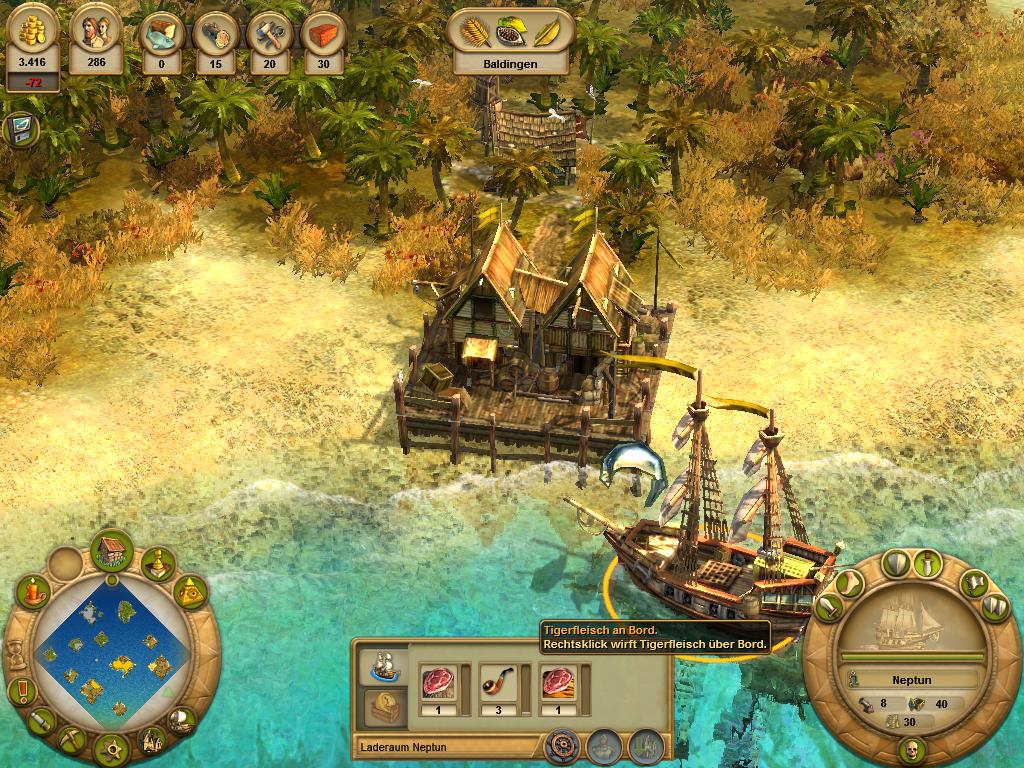This screenshot has height=768, width=1024.
Task: Click the skull button under the ship panel
Action: pos(911,750)
